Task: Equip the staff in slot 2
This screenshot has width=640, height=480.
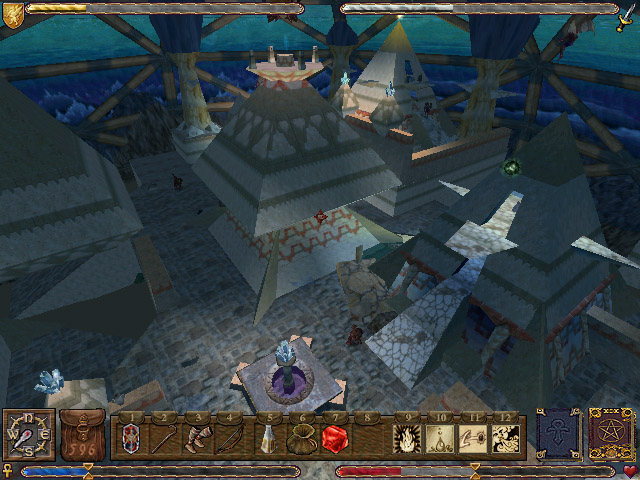Action: click(163, 437)
